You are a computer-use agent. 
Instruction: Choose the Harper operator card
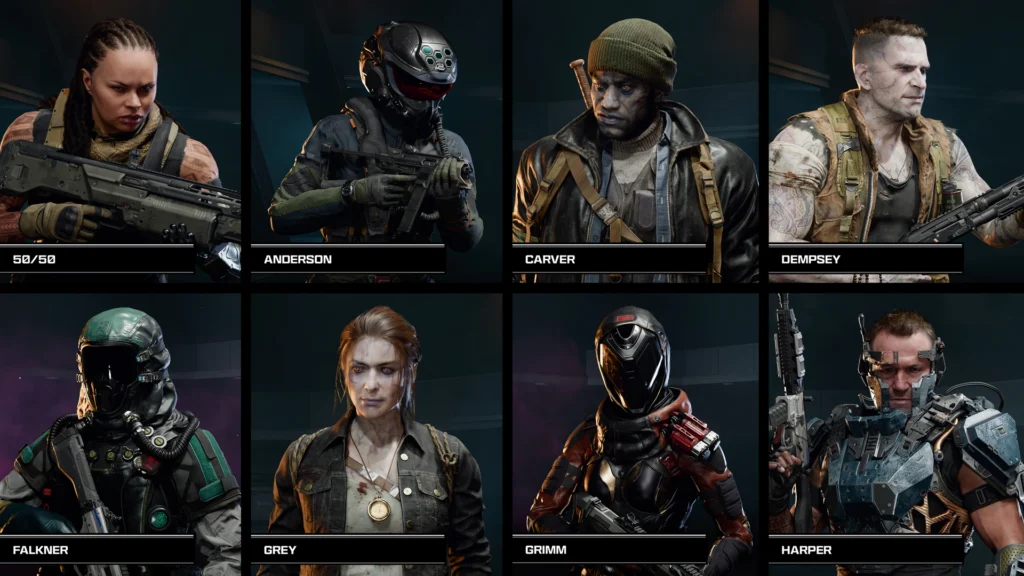coord(895,430)
